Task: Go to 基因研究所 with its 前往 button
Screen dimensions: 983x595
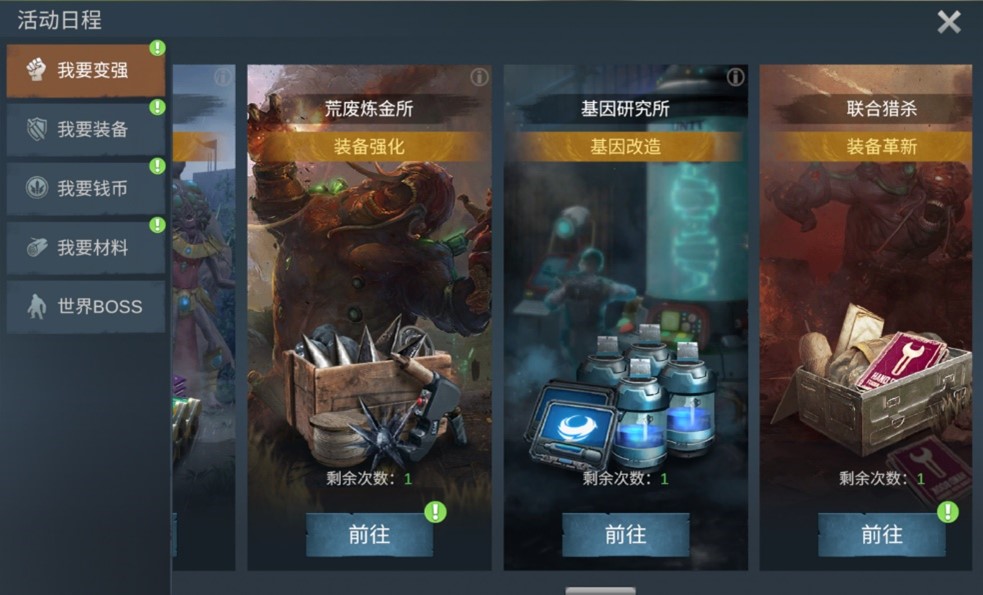Action: (625, 535)
